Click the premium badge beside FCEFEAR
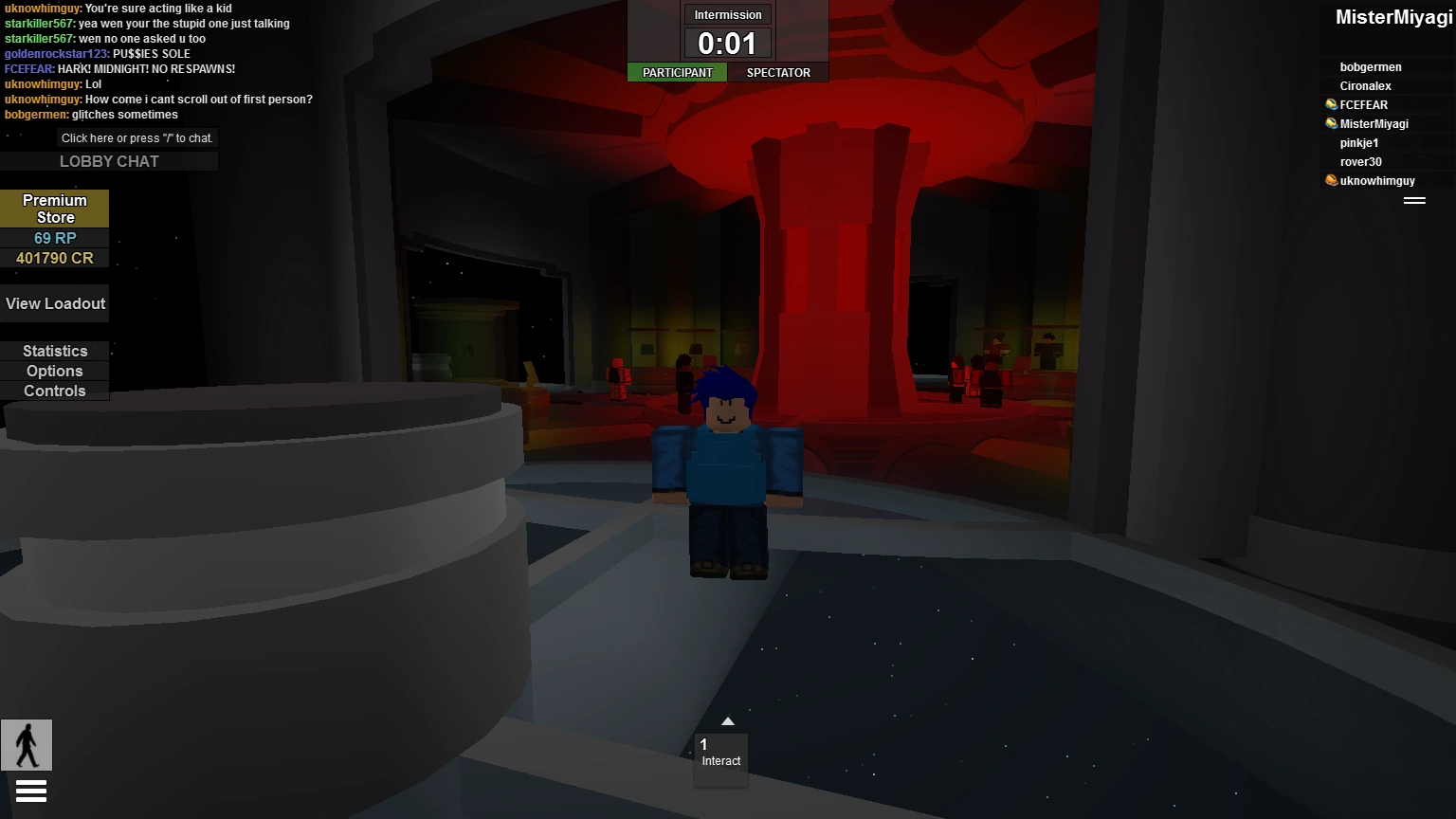 tap(1329, 104)
